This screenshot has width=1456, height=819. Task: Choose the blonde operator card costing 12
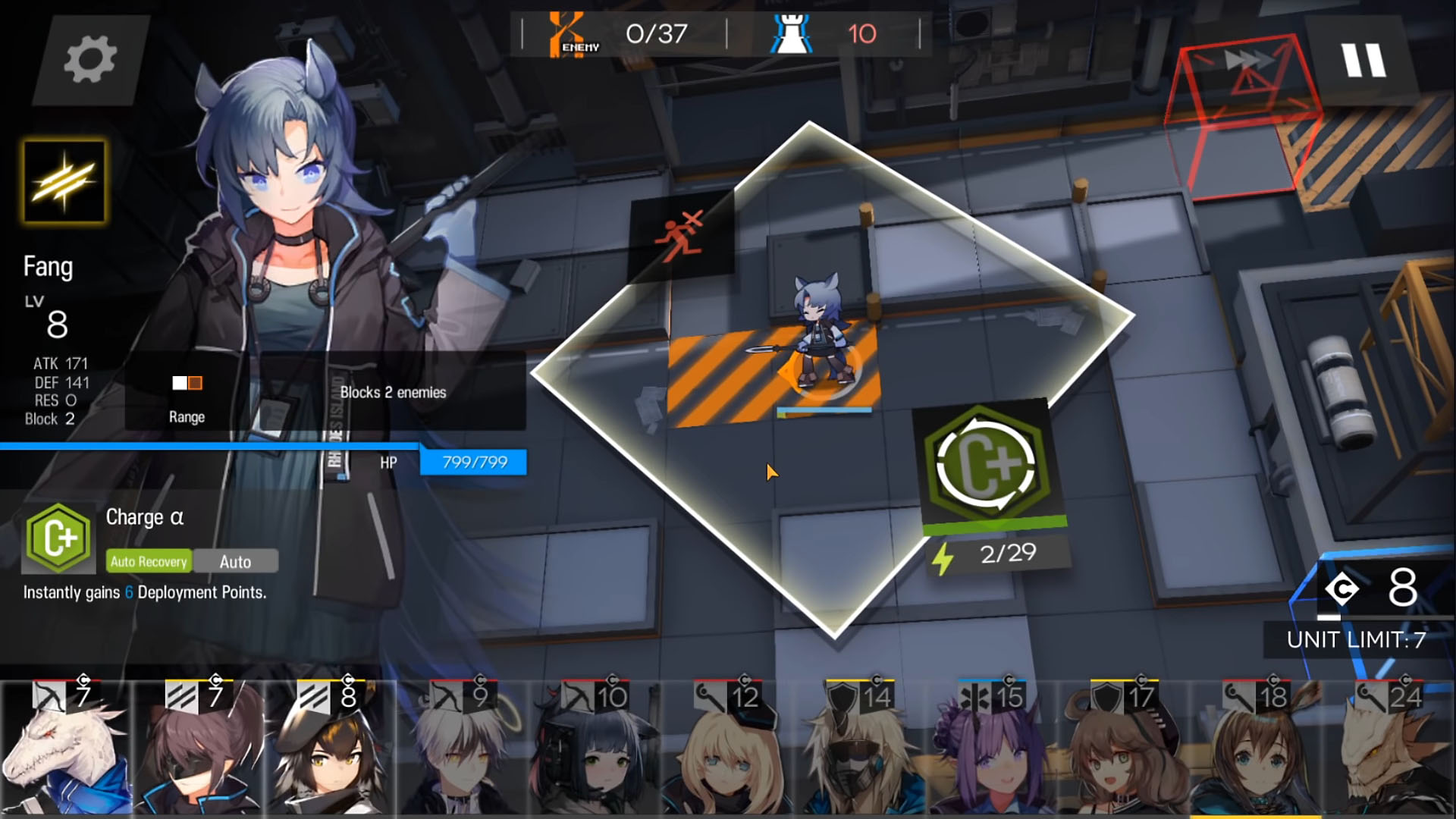pyautogui.click(x=727, y=751)
